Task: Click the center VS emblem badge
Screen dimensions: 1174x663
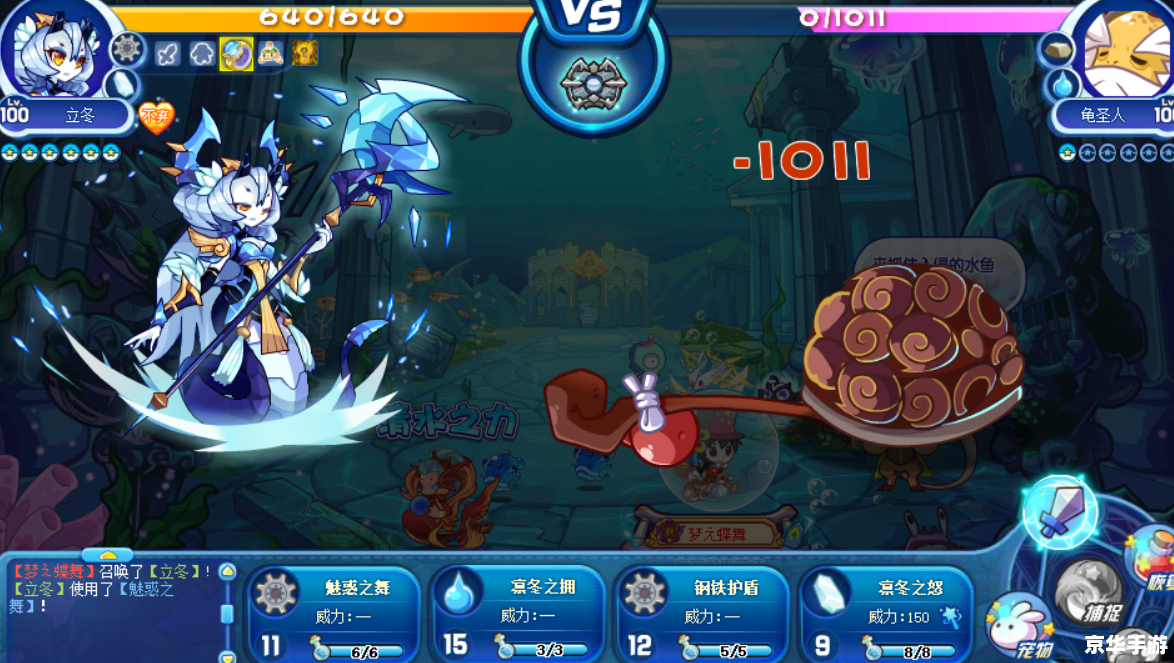Action: [593, 82]
